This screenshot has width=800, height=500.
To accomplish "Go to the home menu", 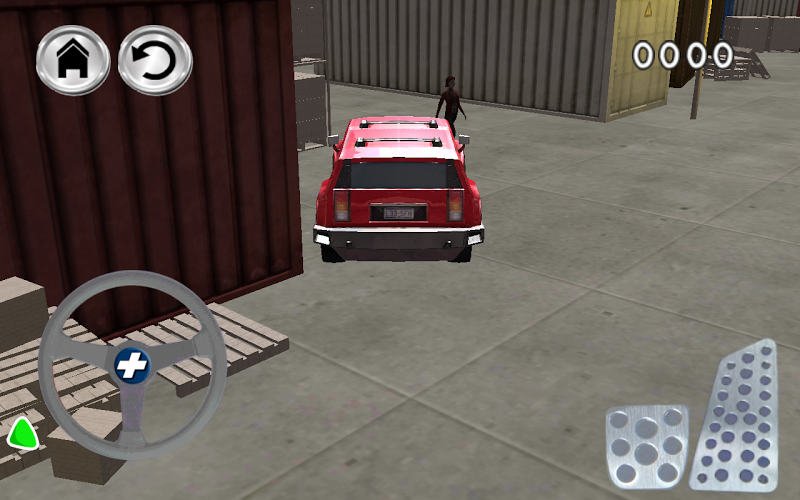I will click(73, 60).
